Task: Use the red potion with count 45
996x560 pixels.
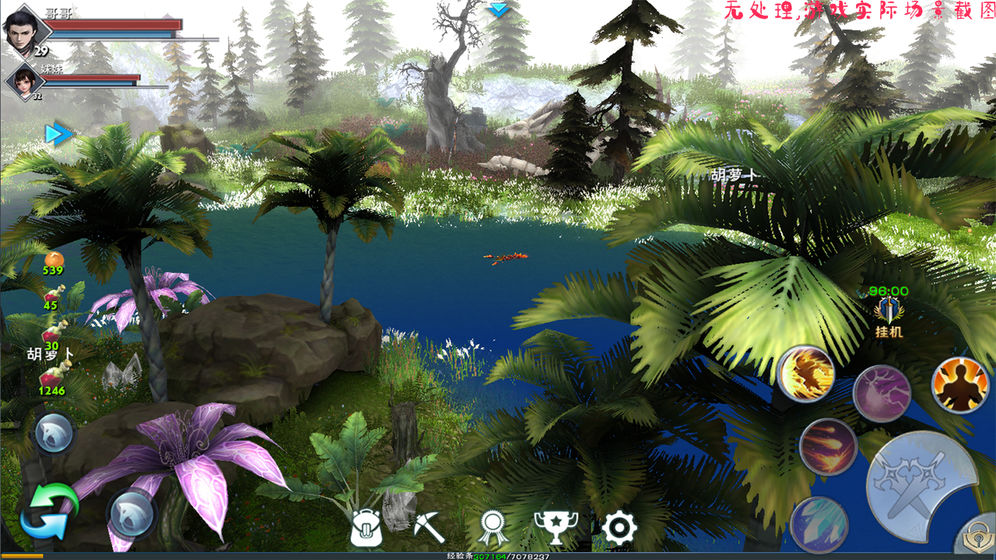Action: click(x=52, y=295)
